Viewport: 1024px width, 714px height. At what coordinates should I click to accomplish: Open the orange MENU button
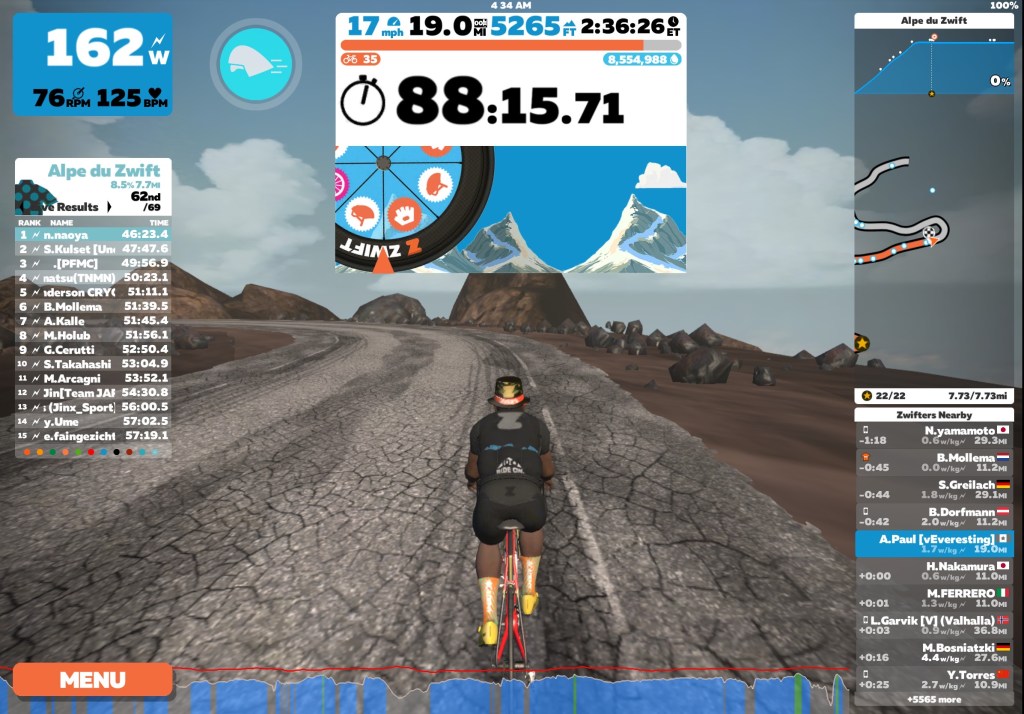tap(92, 680)
